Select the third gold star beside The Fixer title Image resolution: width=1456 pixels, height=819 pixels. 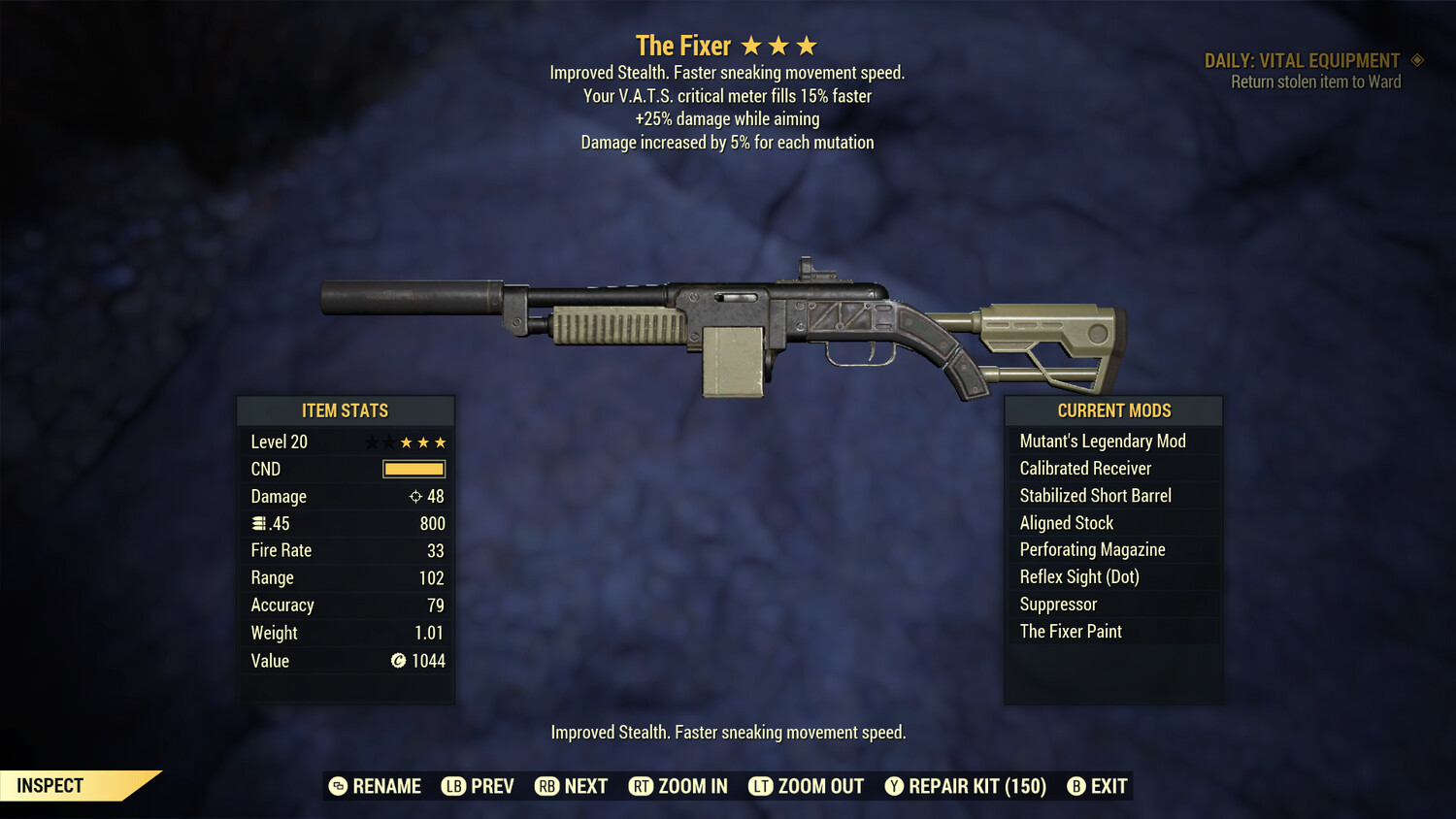coord(807,44)
